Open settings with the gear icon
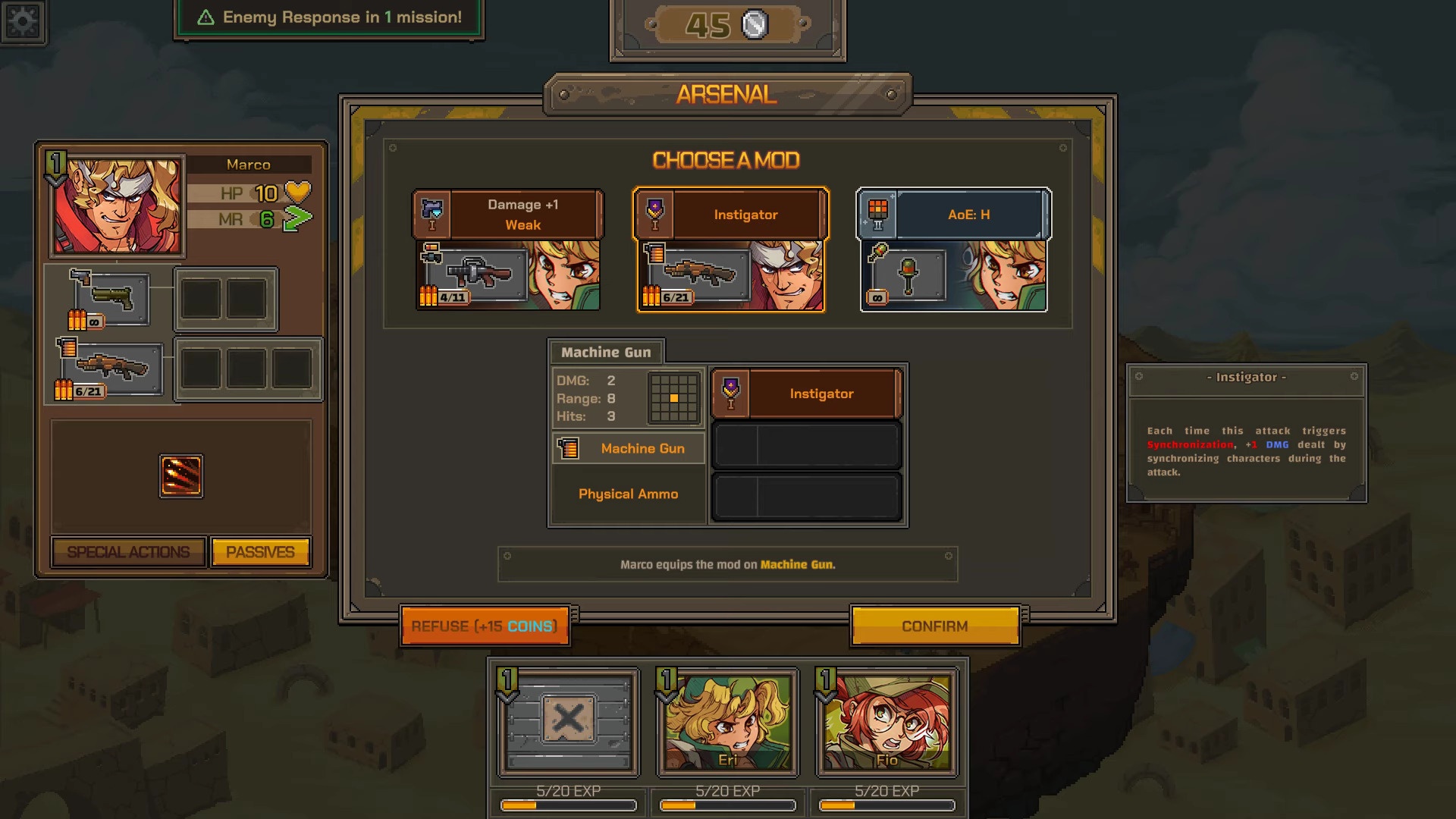This screenshot has height=819, width=1456. pyautogui.click(x=23, y=21)
